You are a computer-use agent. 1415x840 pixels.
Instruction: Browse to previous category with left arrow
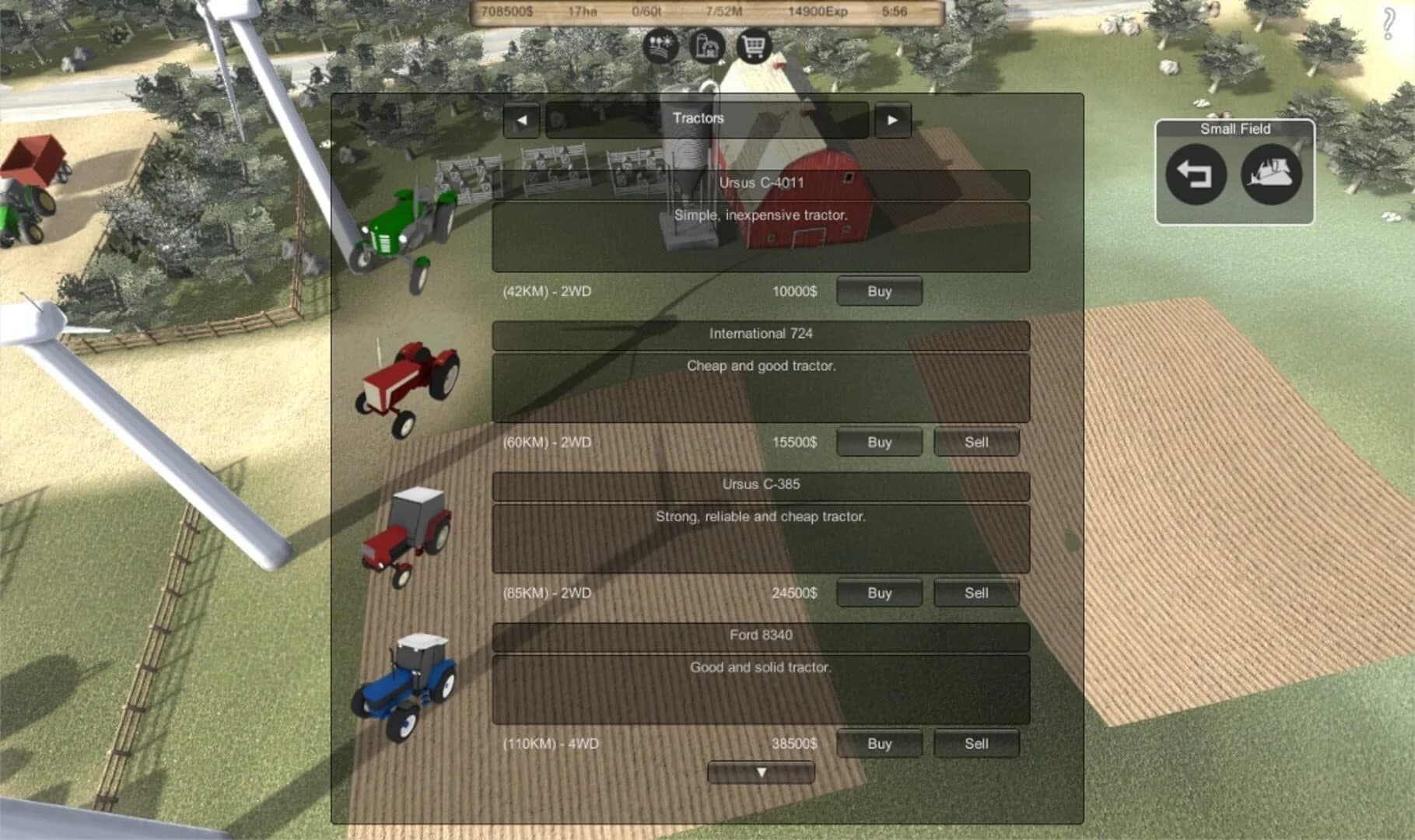point(522,119)
